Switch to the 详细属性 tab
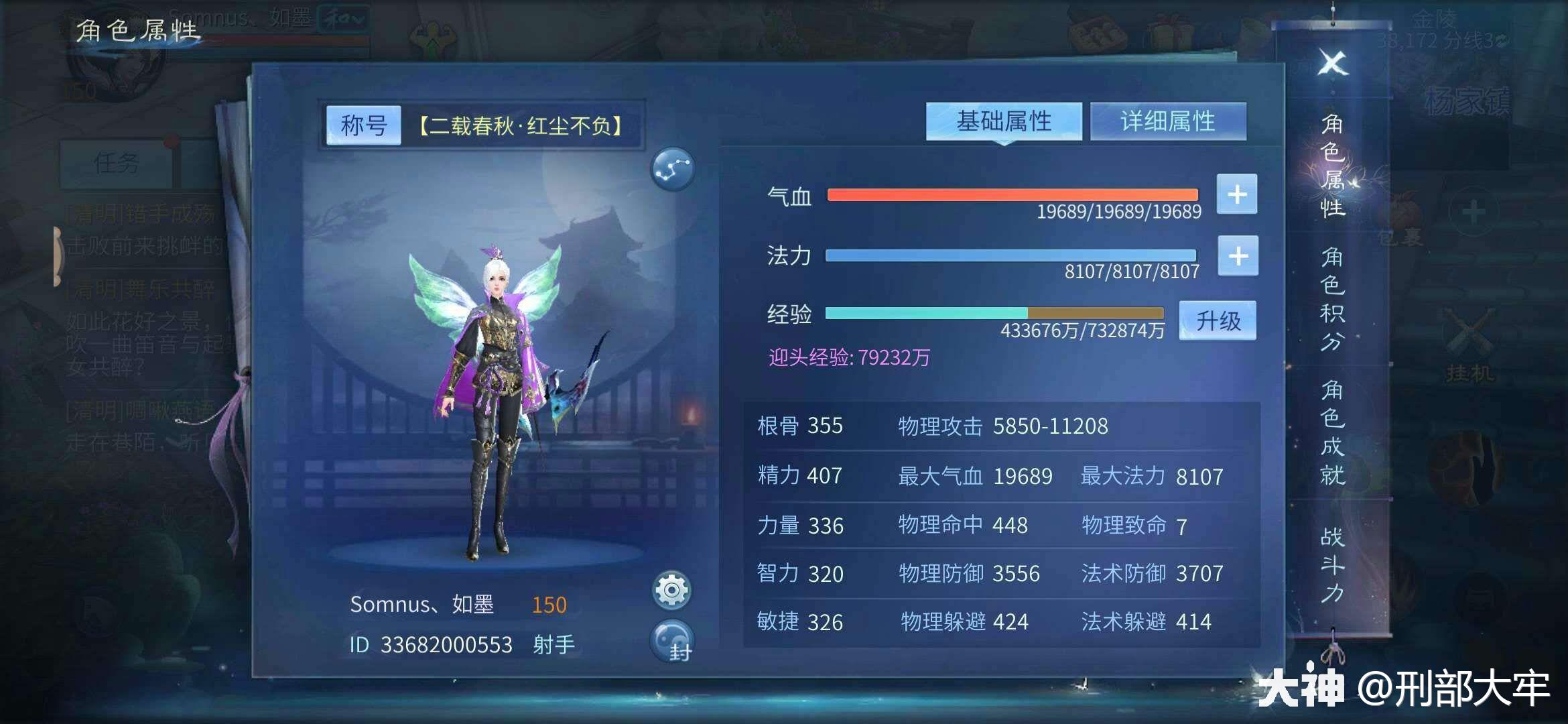 (1168, 121)
